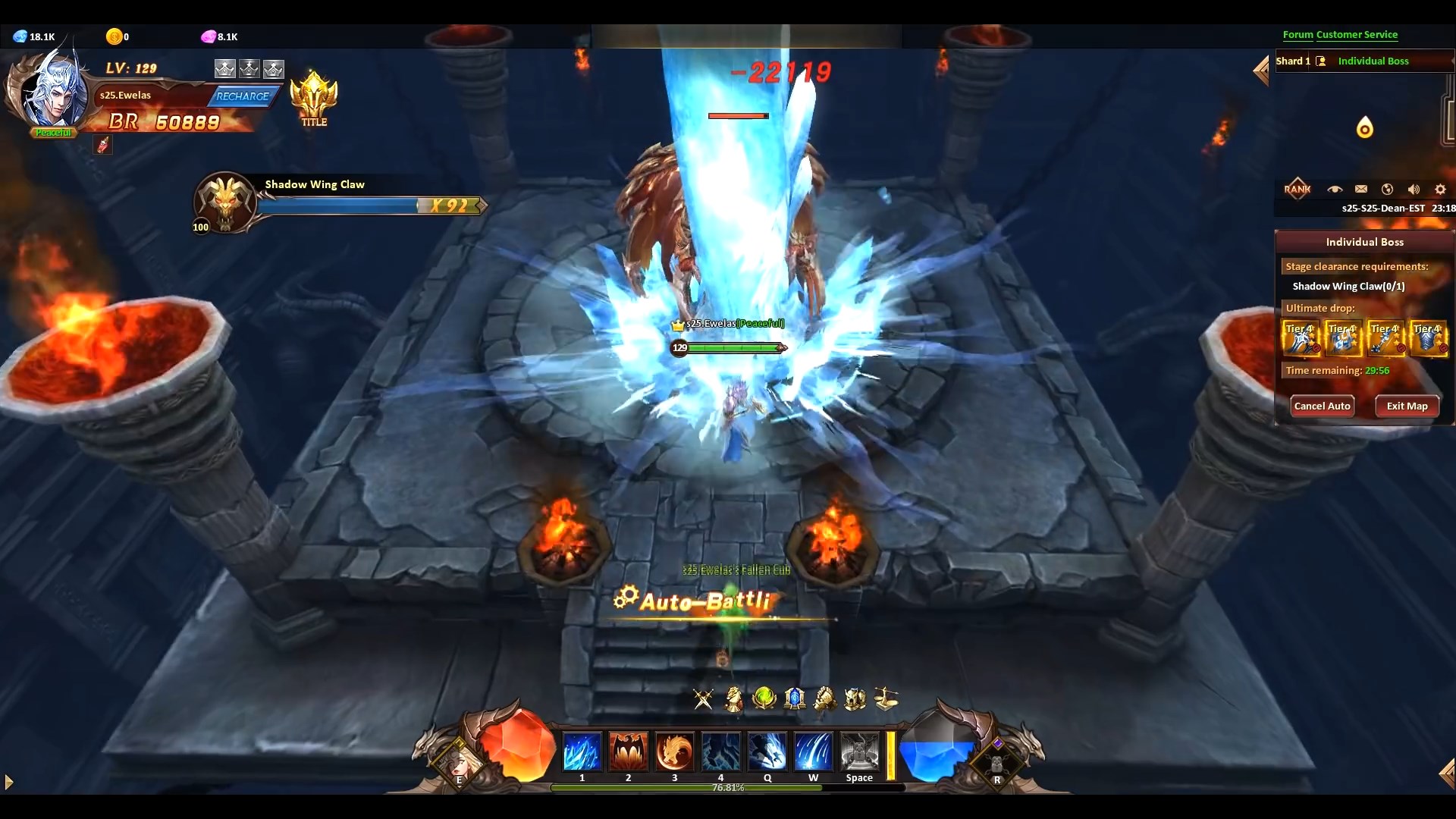Expand the bottom-right corner arrow
Screen dimensions: 1456x819
click(1448, 772)
